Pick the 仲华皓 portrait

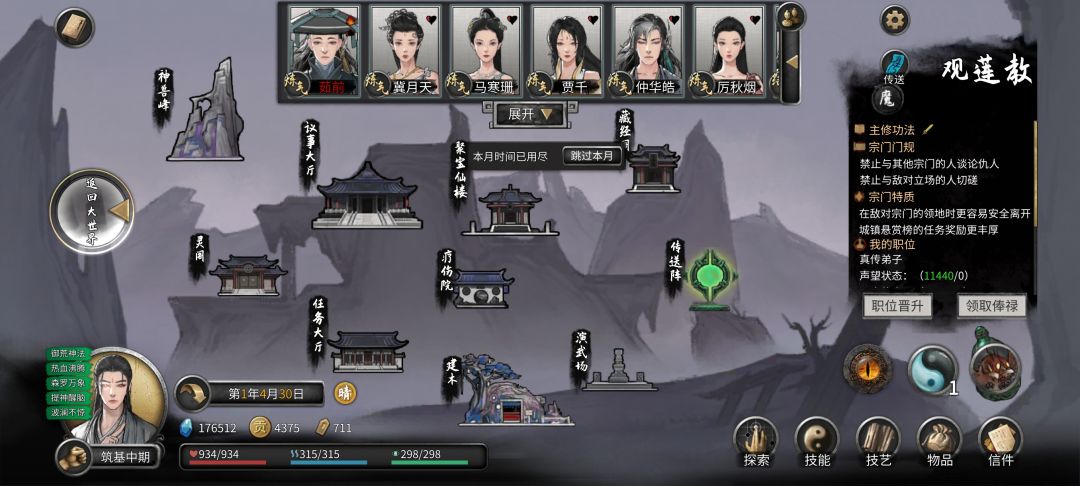[x=648, y=50]
